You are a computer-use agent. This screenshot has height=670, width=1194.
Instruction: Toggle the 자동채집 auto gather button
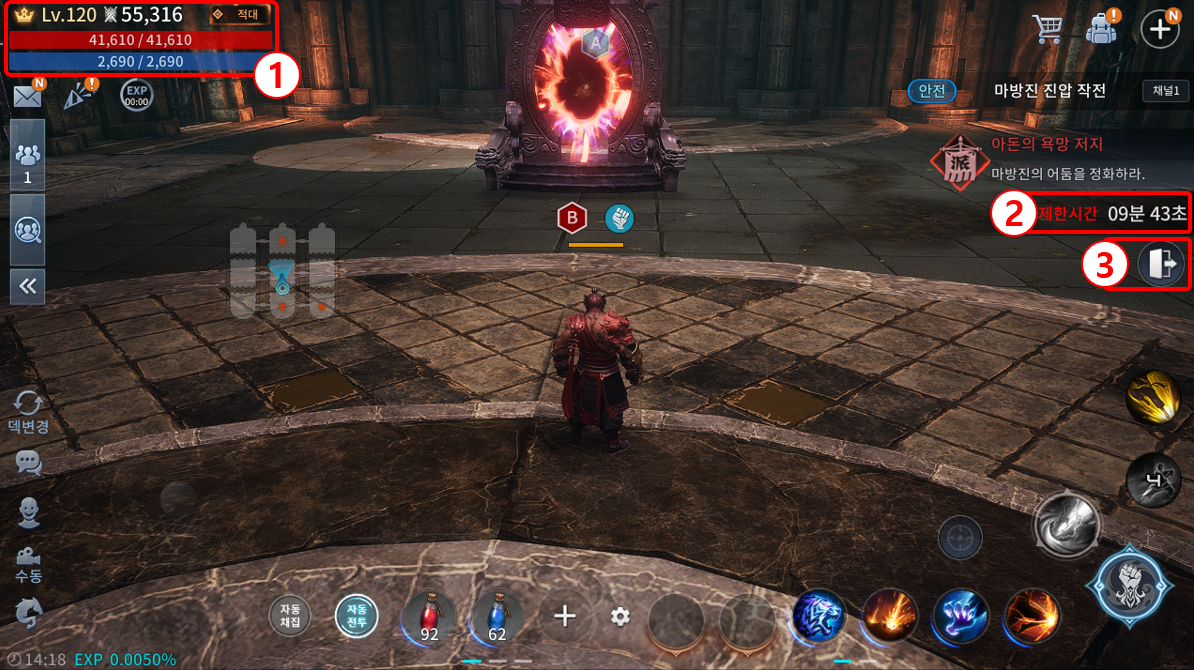click(290, 615)
